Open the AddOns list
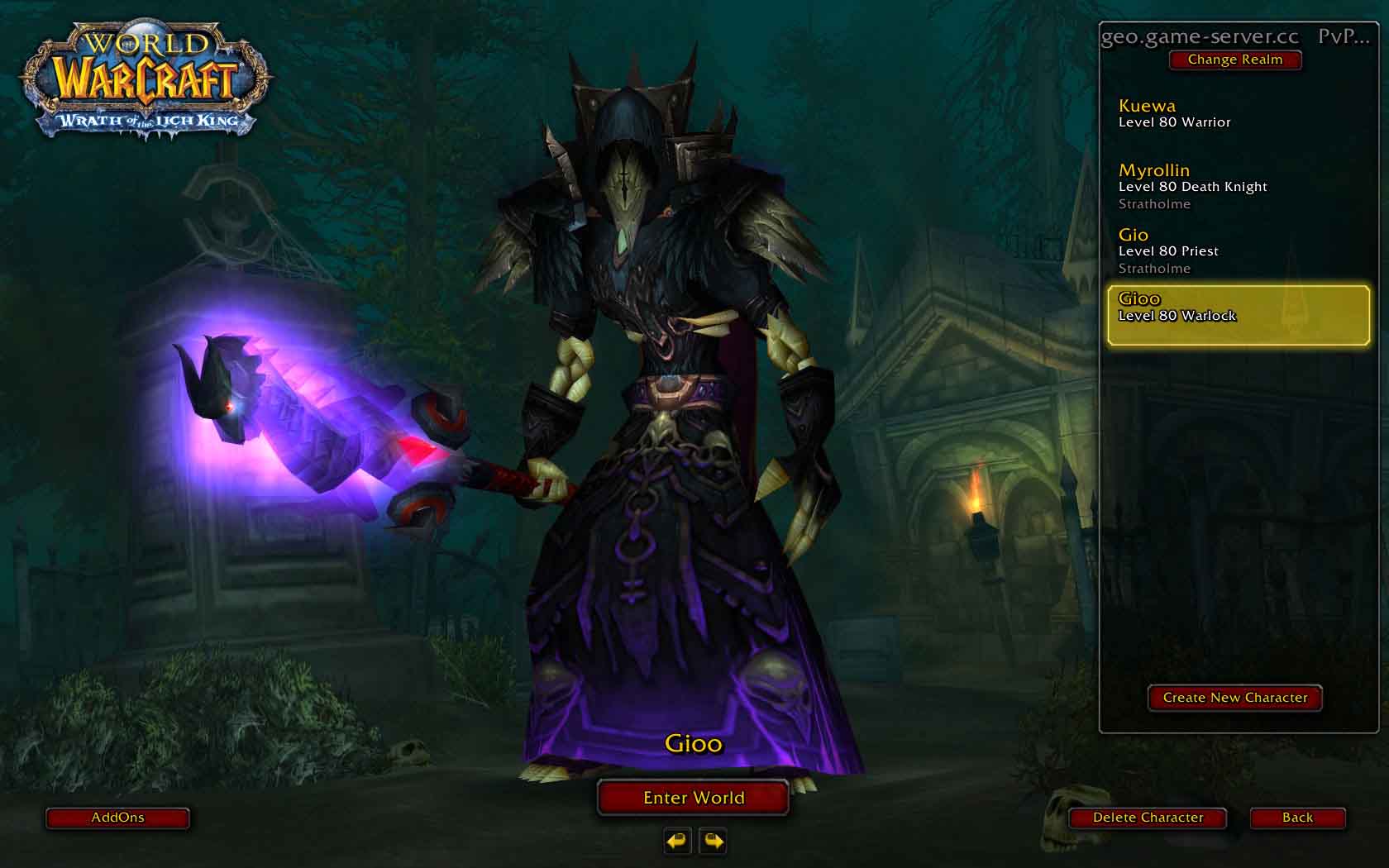The height and width of the screenshot is (868, 1389). [x=117, y=818]
